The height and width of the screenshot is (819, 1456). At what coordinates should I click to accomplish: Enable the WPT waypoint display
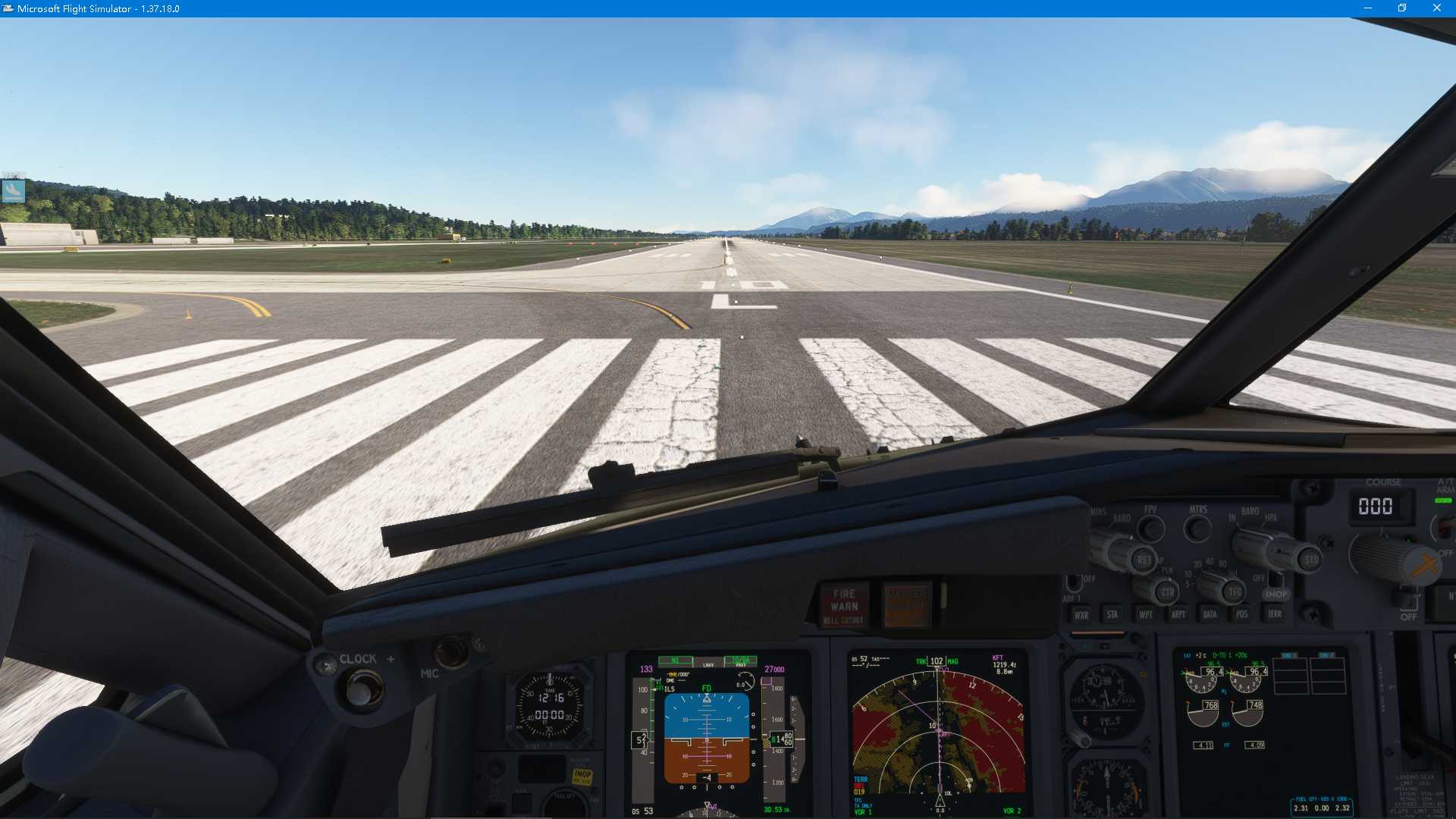coord(1147,614)
